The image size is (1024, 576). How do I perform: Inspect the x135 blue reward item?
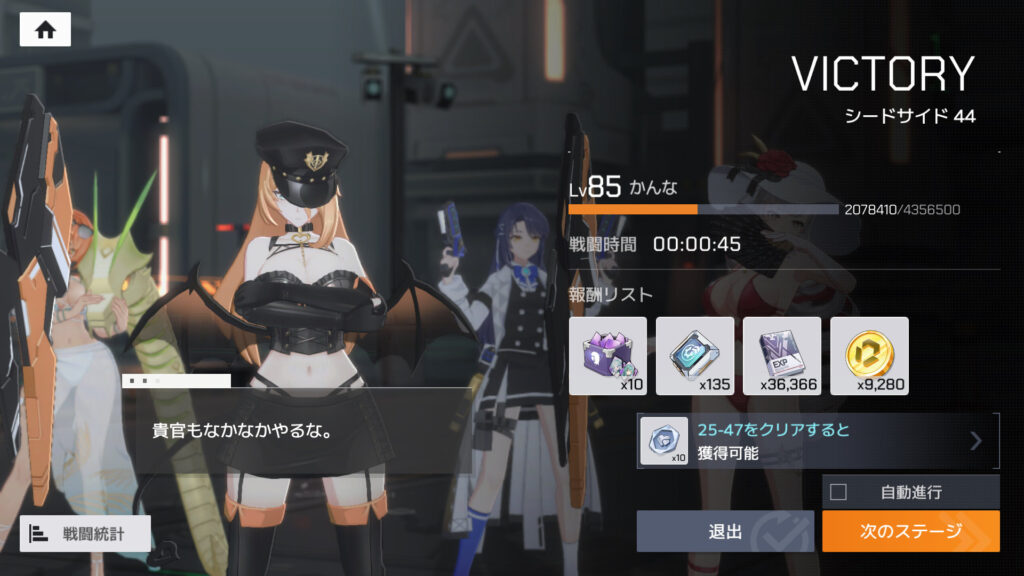click(x=695, y=355)
